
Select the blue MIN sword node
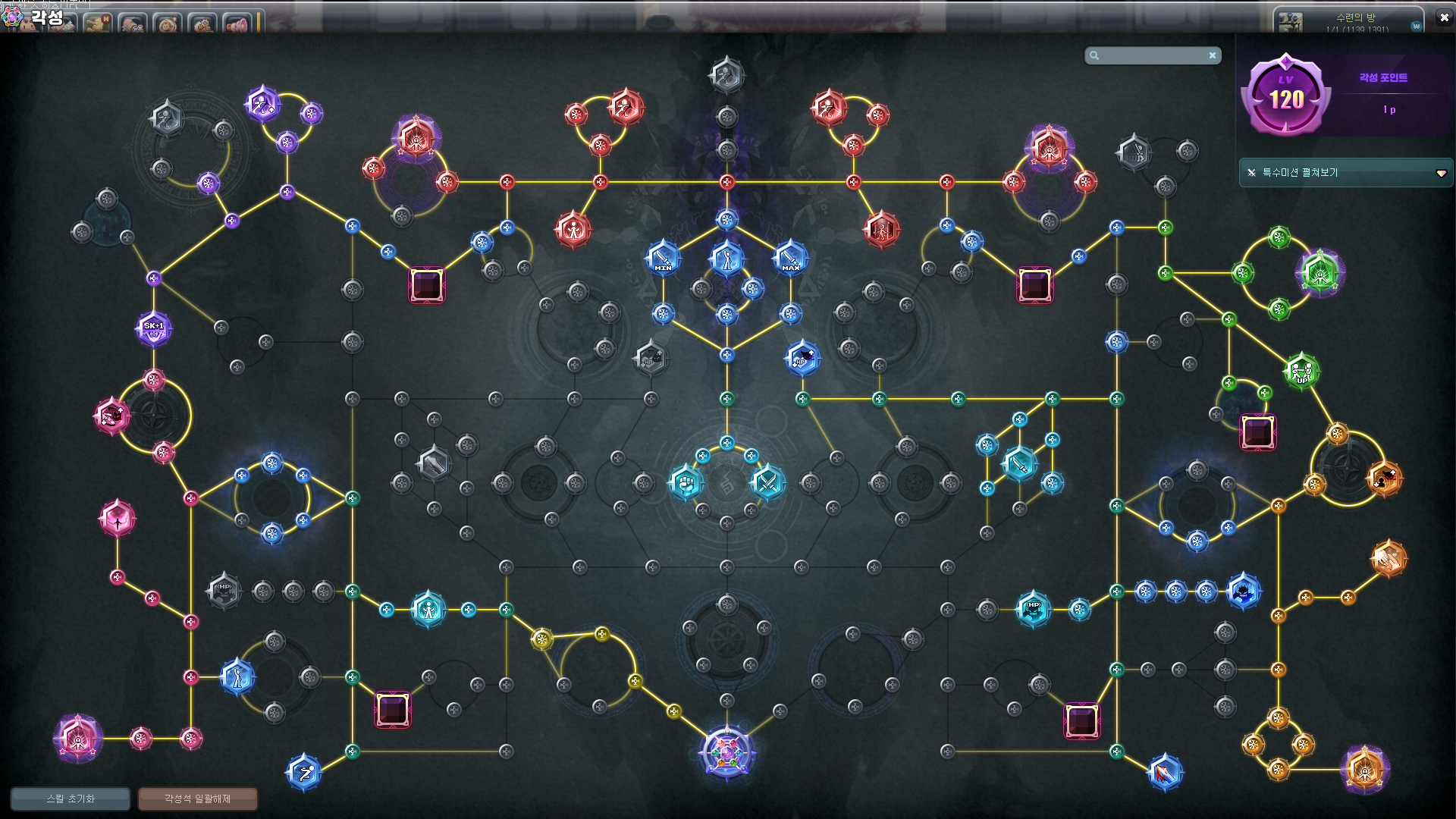663,258
